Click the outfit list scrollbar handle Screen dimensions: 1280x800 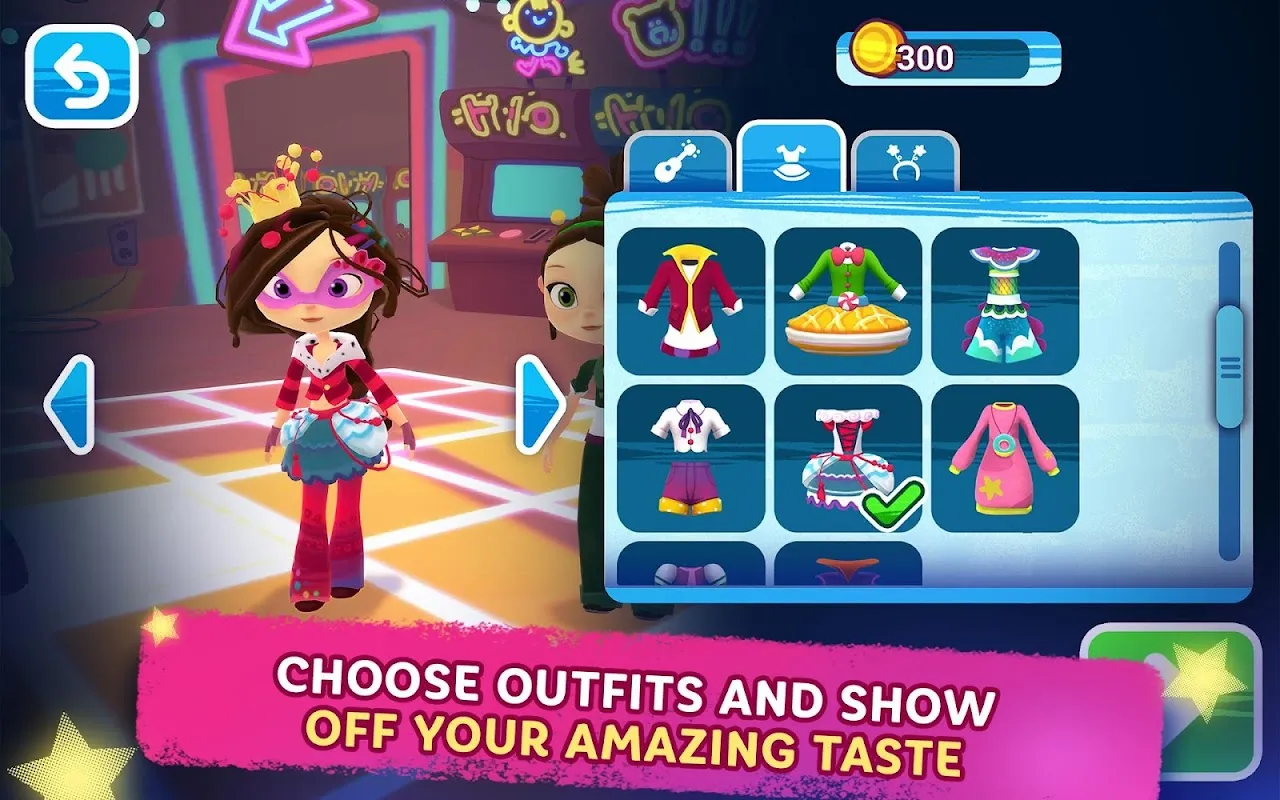coord(1229,365)
